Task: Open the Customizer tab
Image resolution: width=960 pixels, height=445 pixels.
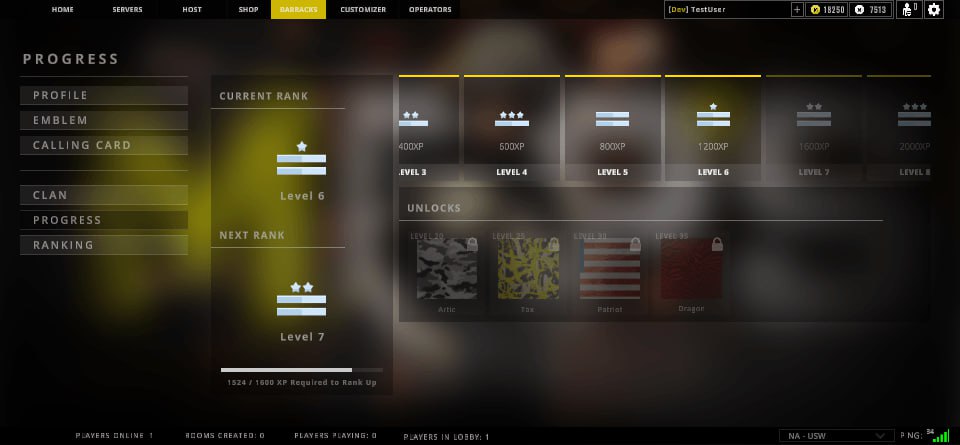Action: point(363,10)
